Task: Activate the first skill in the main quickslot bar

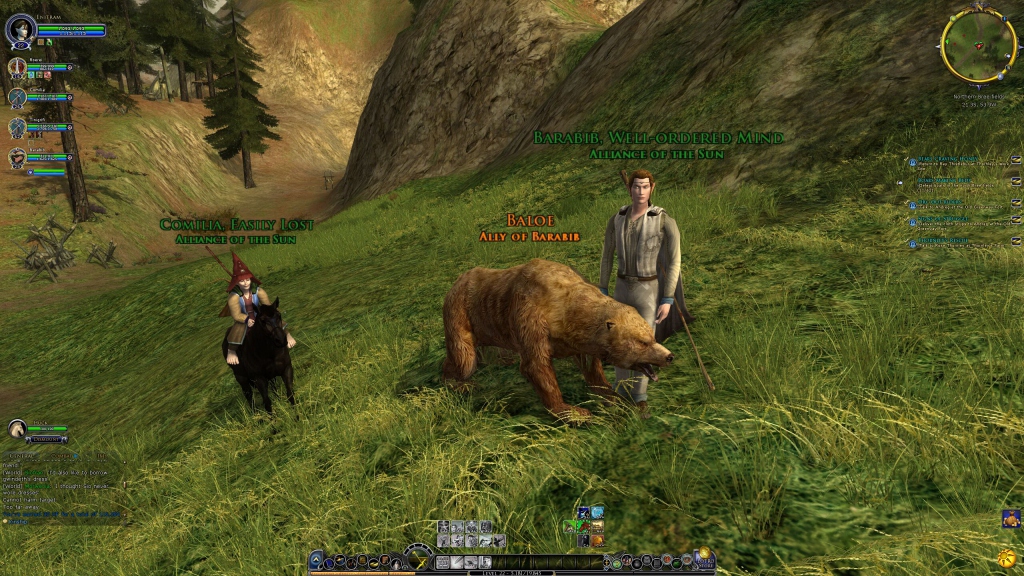Action: [443, 562]
